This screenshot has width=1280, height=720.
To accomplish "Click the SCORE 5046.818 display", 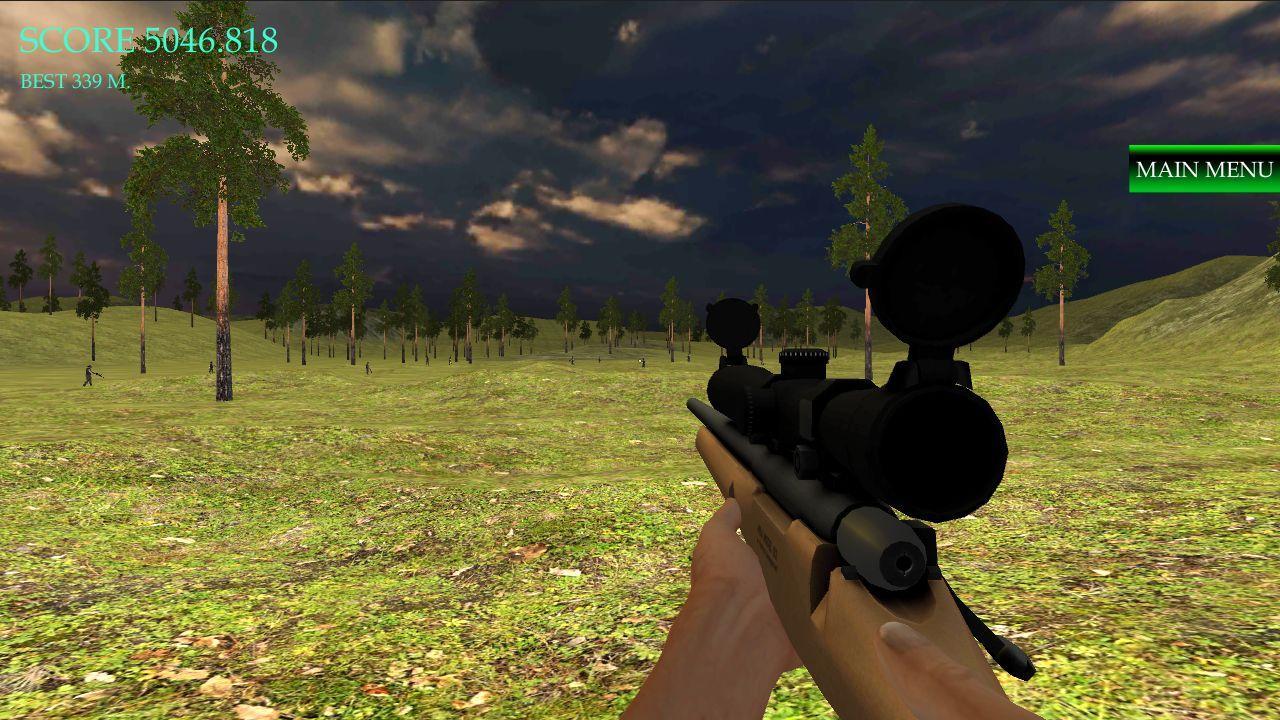I will pyautogui.click(x=146, y=40).
